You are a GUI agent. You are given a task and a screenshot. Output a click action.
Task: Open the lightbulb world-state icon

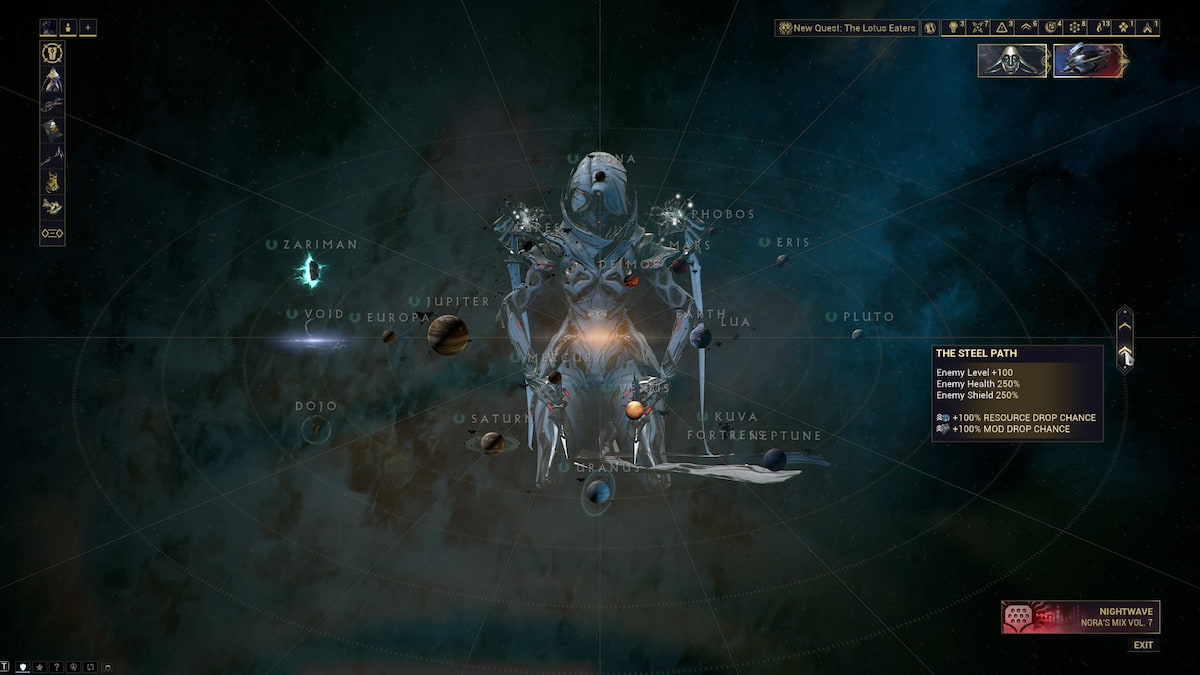tap(955, 28)
